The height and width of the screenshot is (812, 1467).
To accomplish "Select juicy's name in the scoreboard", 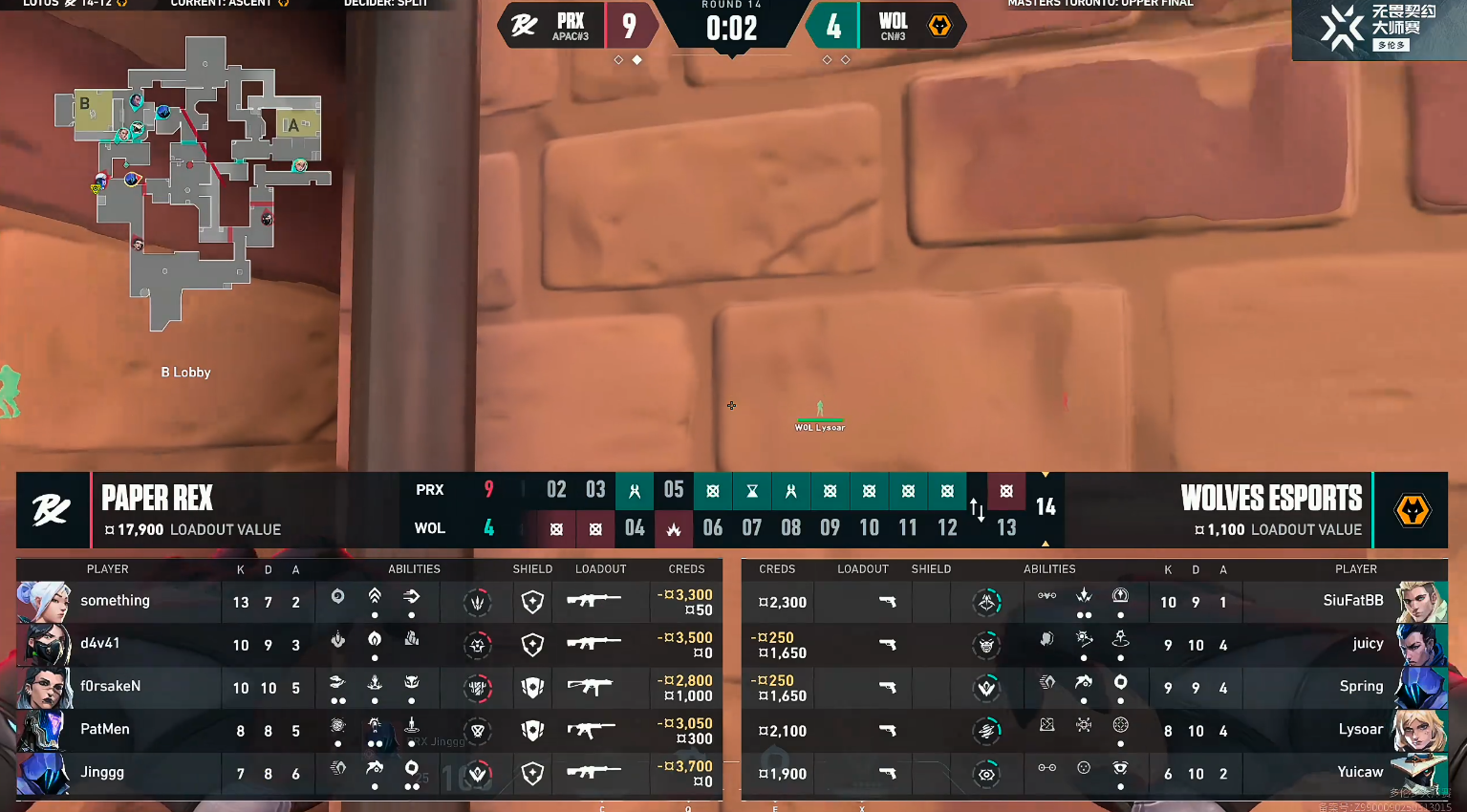I will click(x=1368, y=644).
